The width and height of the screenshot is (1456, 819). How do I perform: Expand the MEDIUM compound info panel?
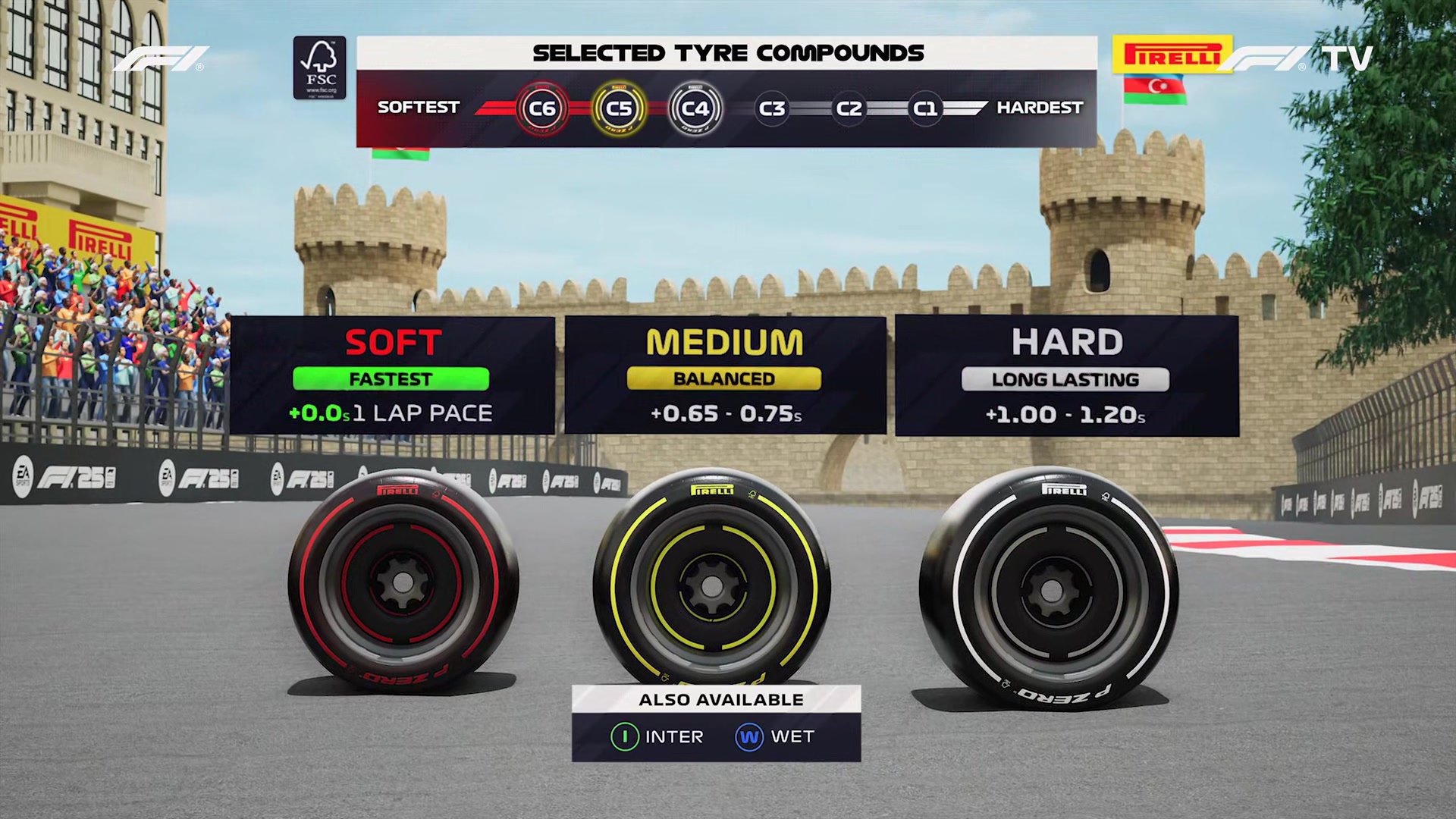click(724, 374)
